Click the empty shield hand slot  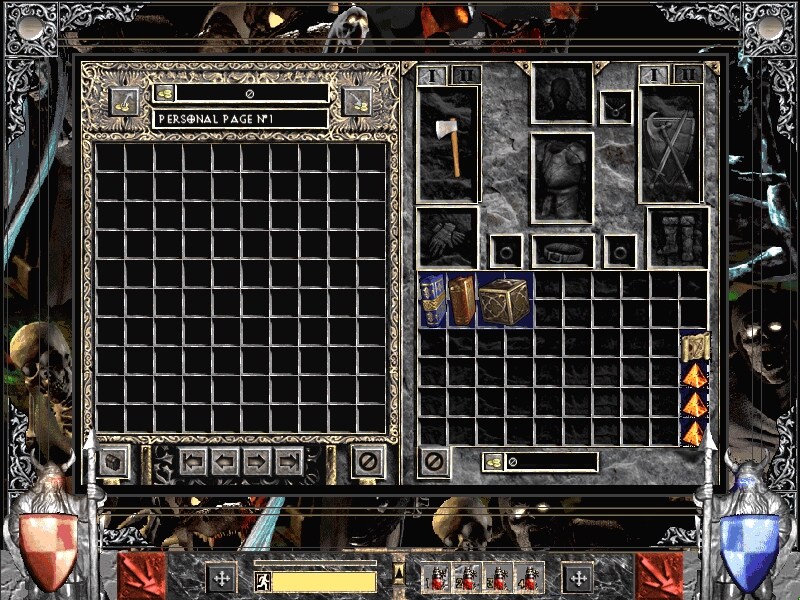pos(671,144)
